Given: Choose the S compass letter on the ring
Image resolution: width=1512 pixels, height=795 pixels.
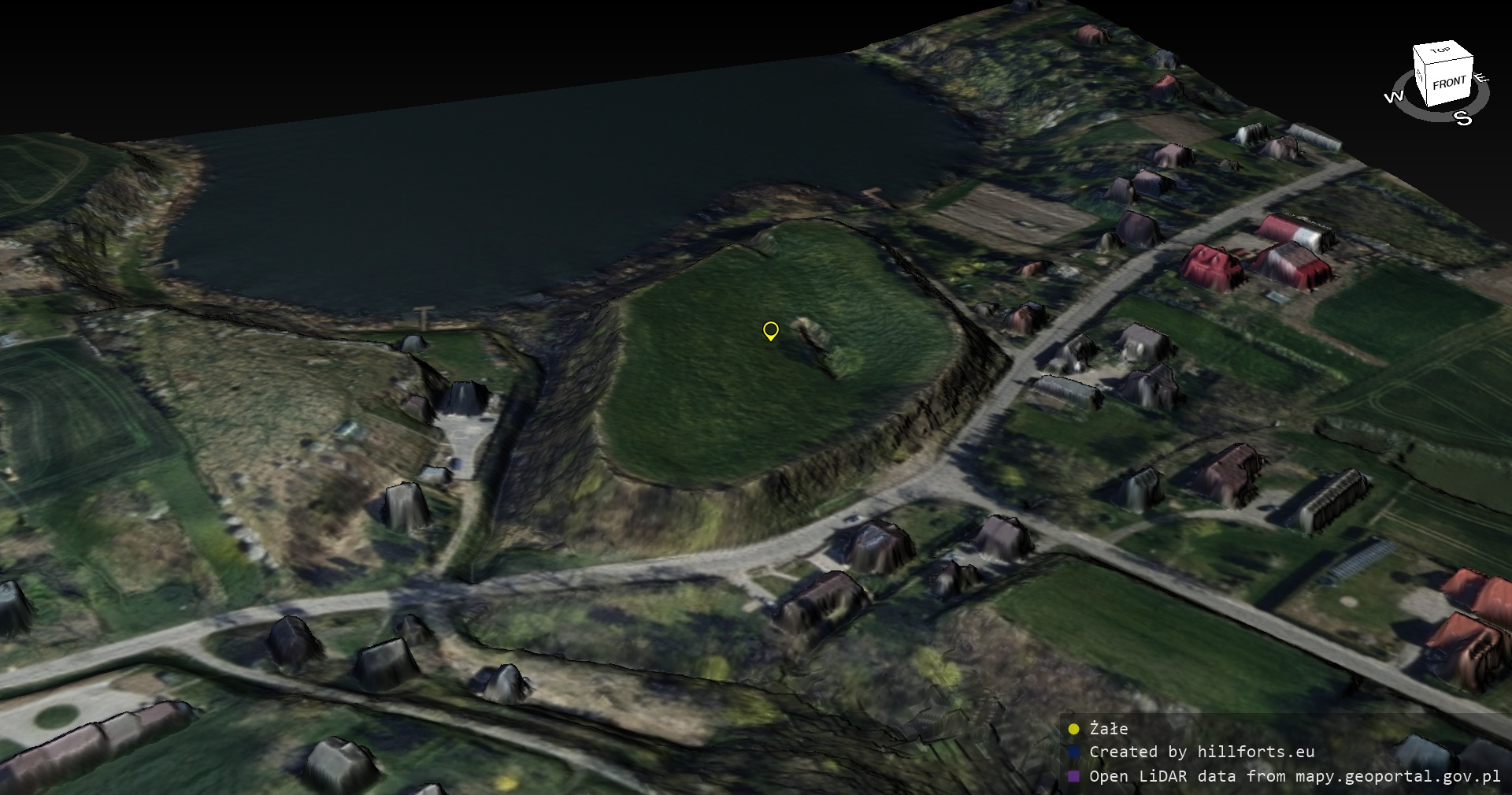Looking at the screenshot, I should click(1462, 118).
